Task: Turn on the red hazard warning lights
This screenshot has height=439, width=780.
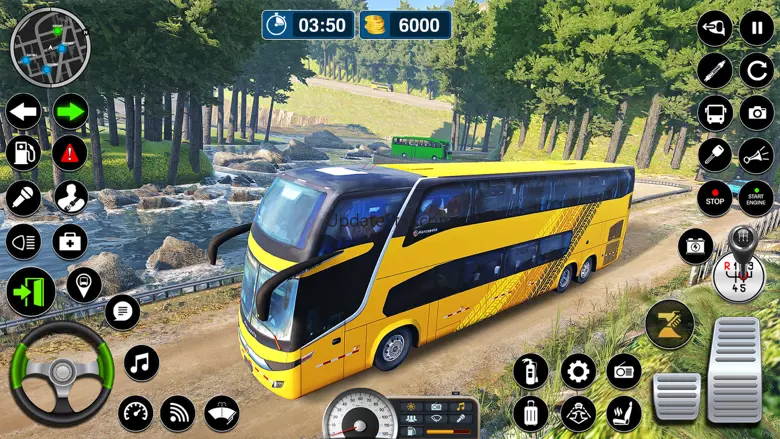Action: [70, 153]
